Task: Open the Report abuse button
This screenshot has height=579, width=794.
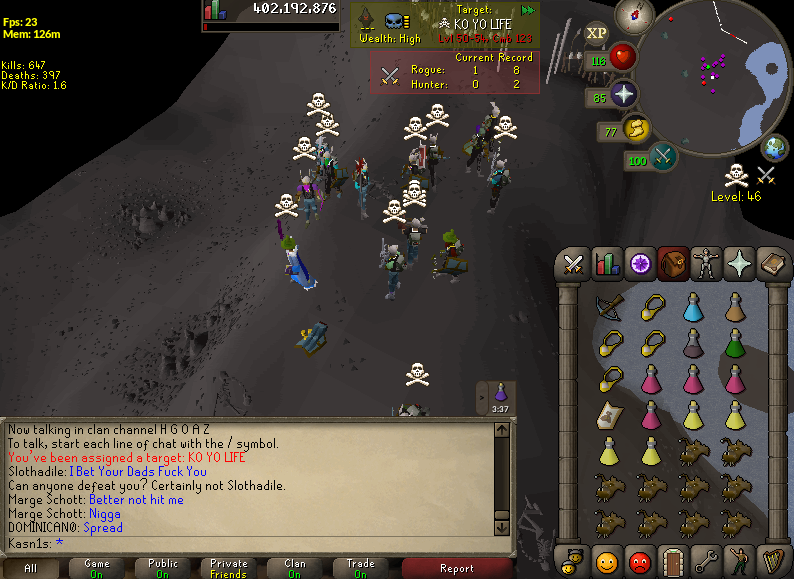Action: 457,568
